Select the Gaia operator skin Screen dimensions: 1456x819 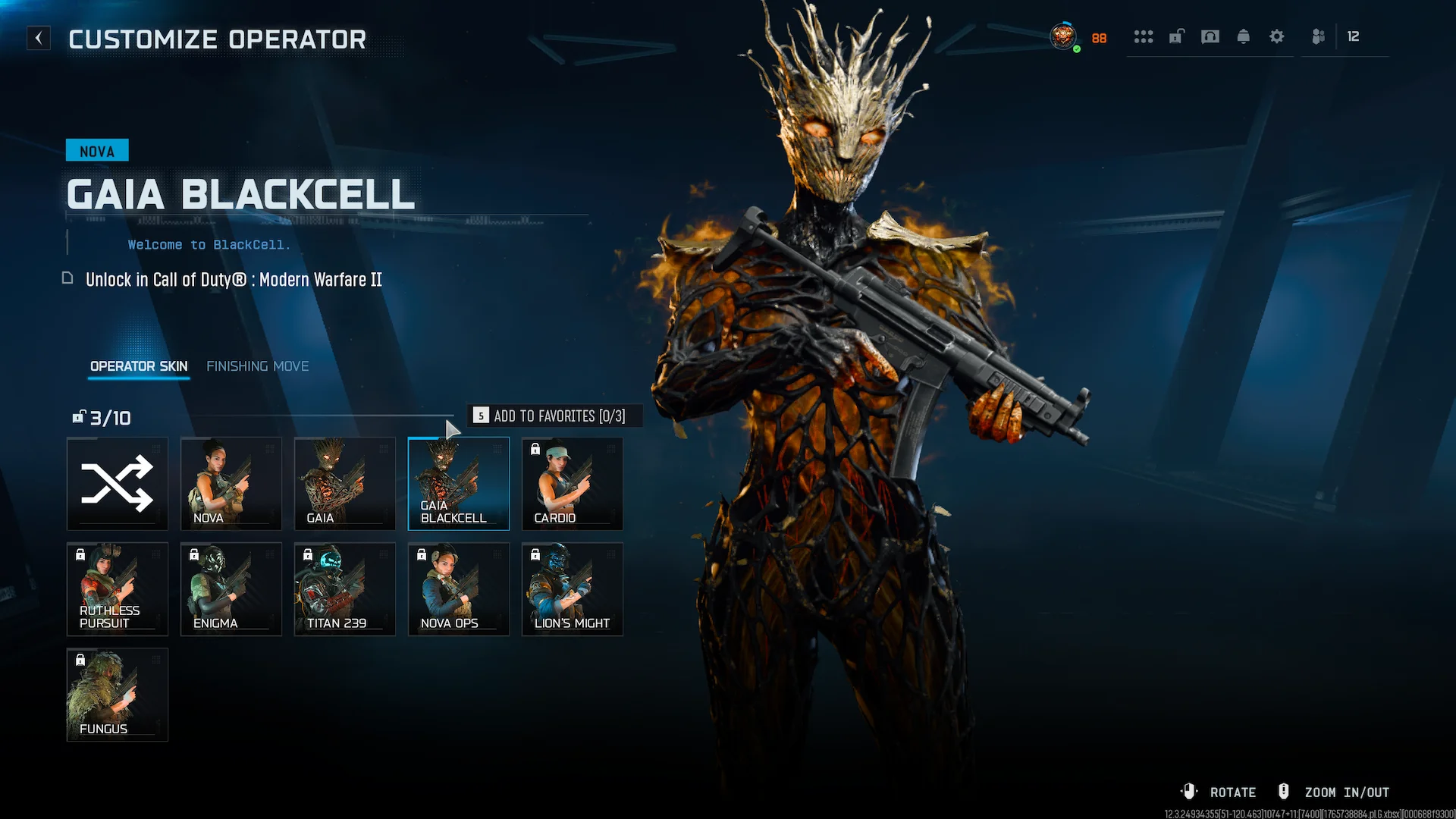pyautogui.click(x=345, y=484)
